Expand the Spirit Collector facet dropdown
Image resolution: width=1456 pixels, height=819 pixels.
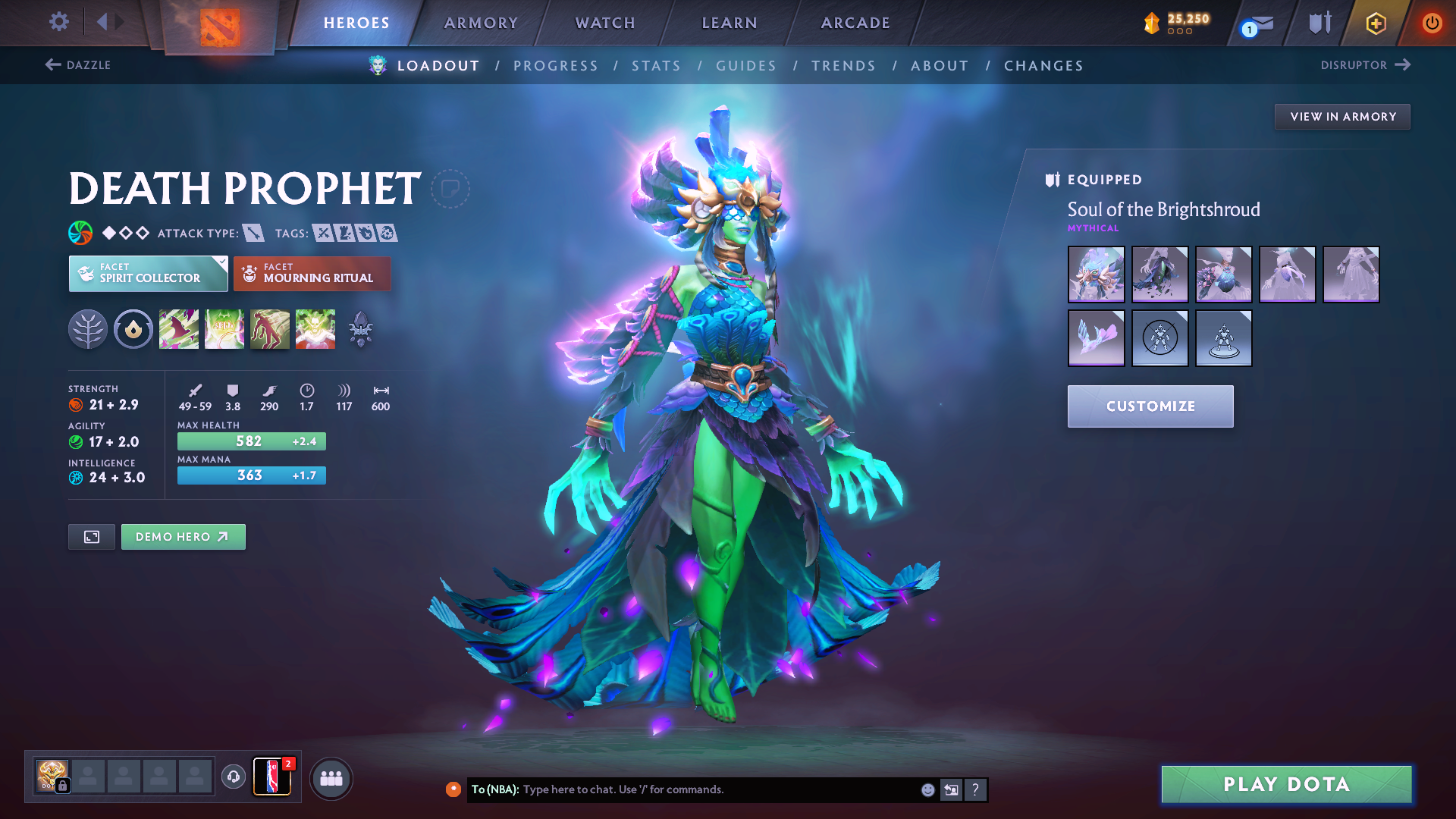point(148,274)
